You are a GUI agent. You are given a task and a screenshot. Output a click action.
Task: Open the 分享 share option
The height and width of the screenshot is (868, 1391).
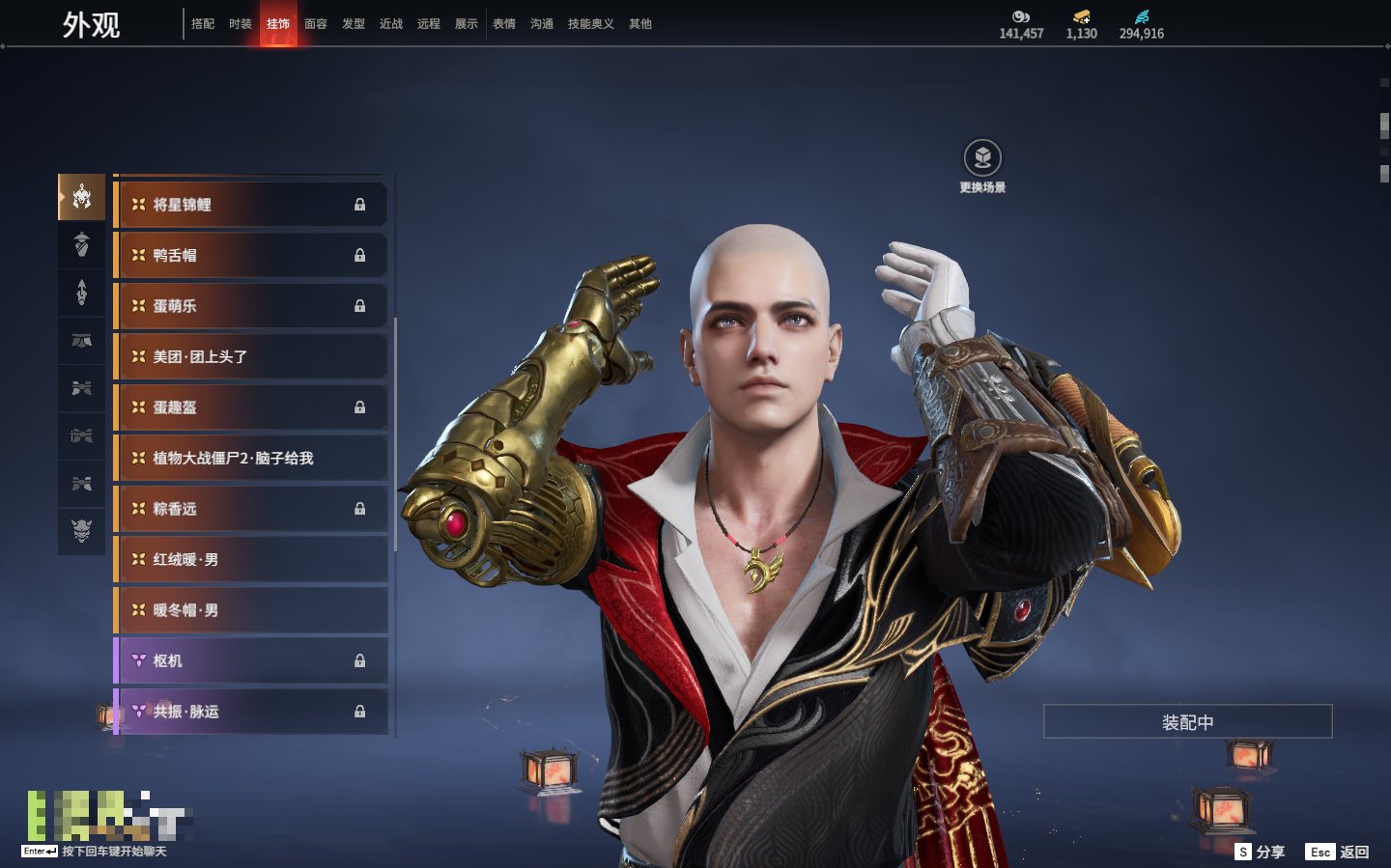pos(1261,852)
